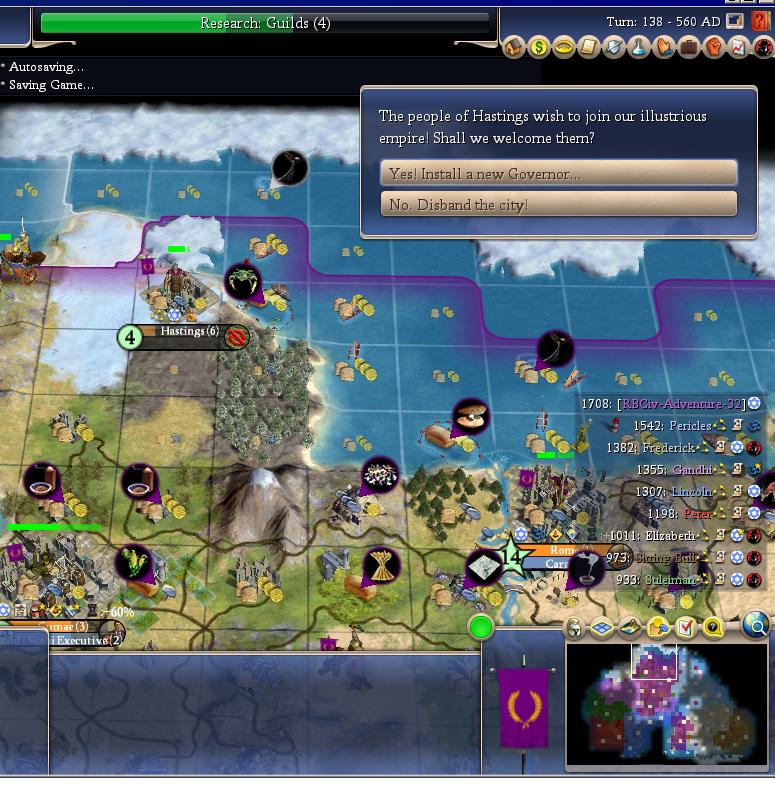Open the Technology Advisor flask icon
775x791 pixels.
(x=639, y=47)
